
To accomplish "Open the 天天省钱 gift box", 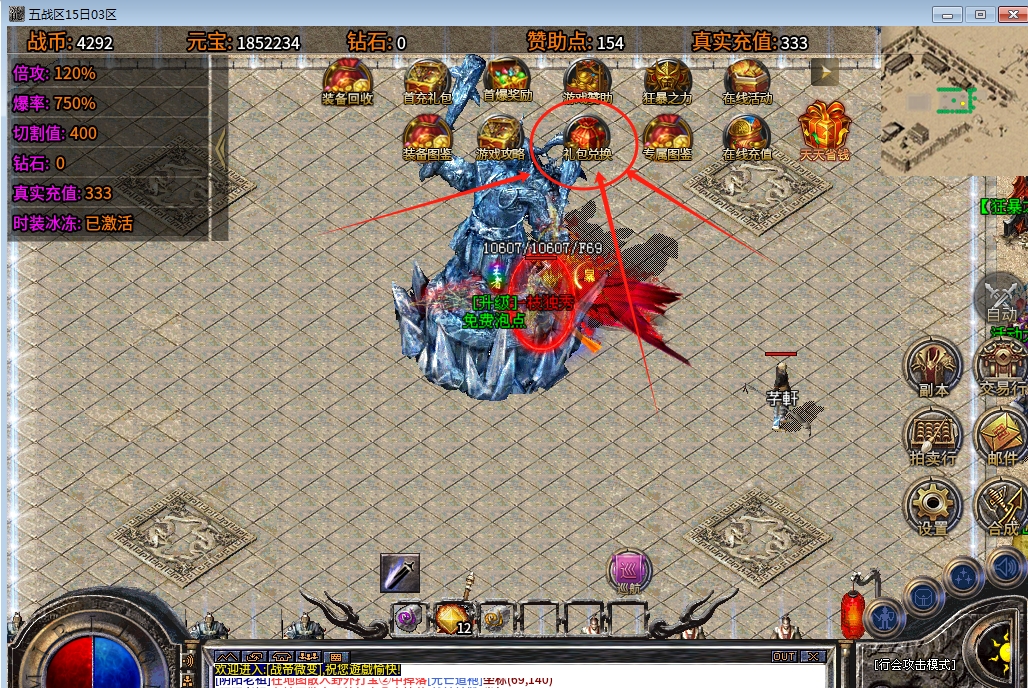I will pos(823,131).
